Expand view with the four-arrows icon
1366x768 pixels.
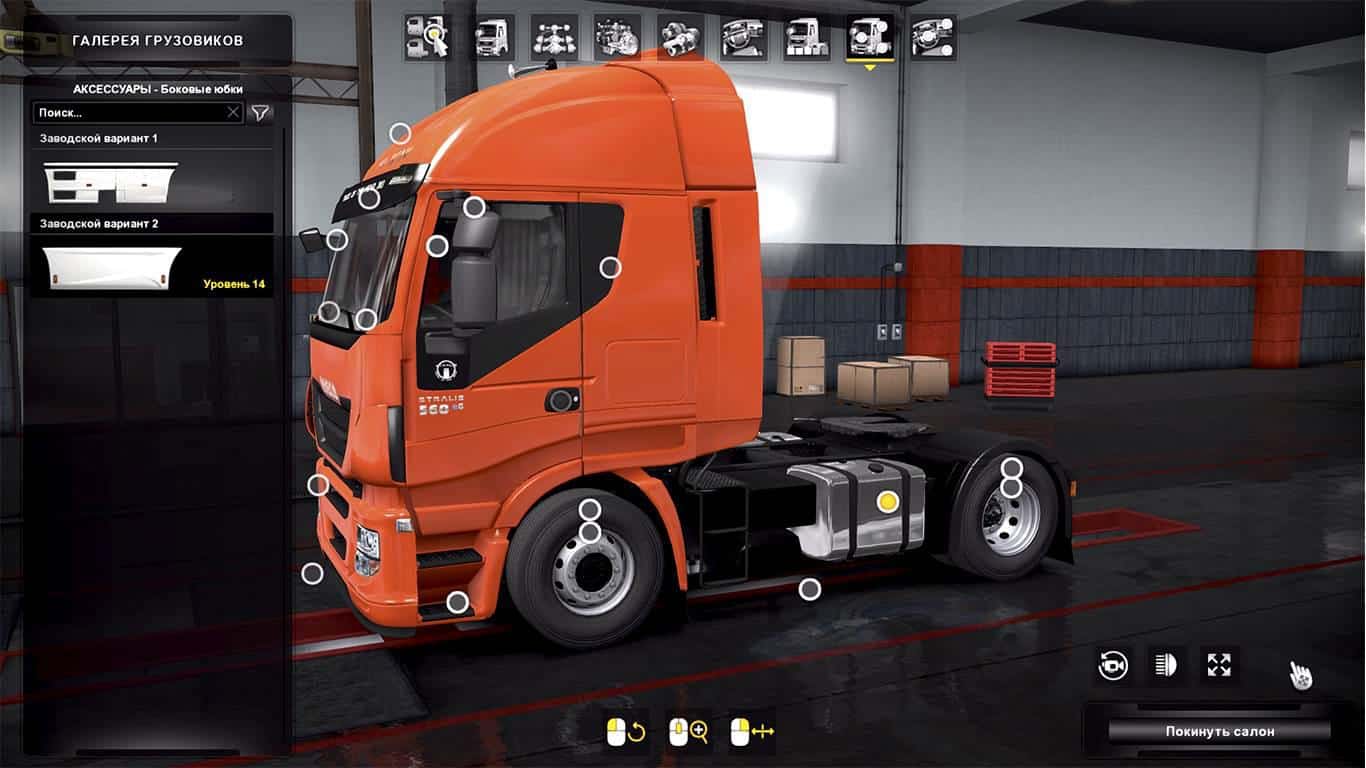[1219, 666]
